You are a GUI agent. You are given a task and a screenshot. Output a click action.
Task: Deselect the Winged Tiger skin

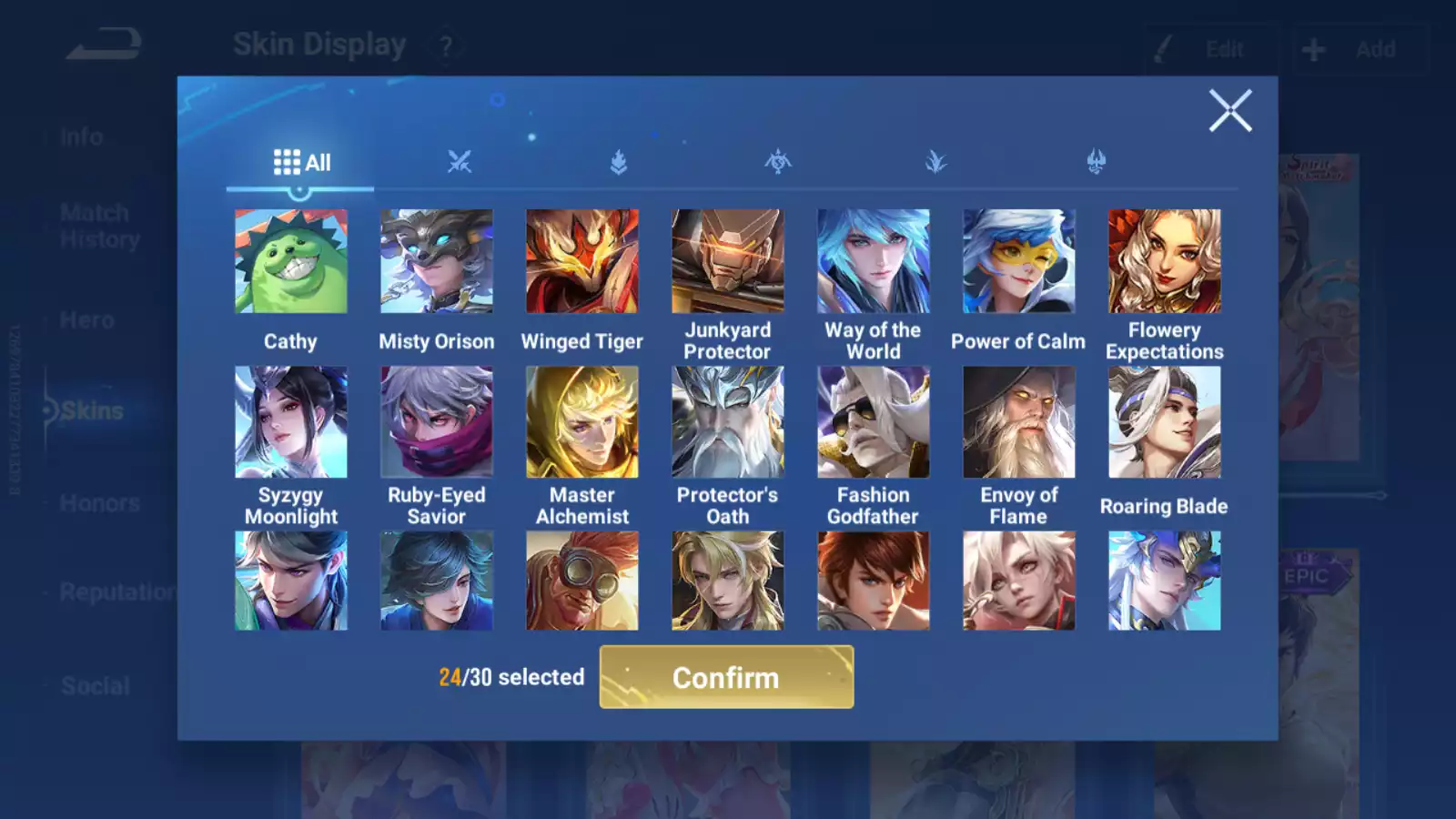(582, 259)
